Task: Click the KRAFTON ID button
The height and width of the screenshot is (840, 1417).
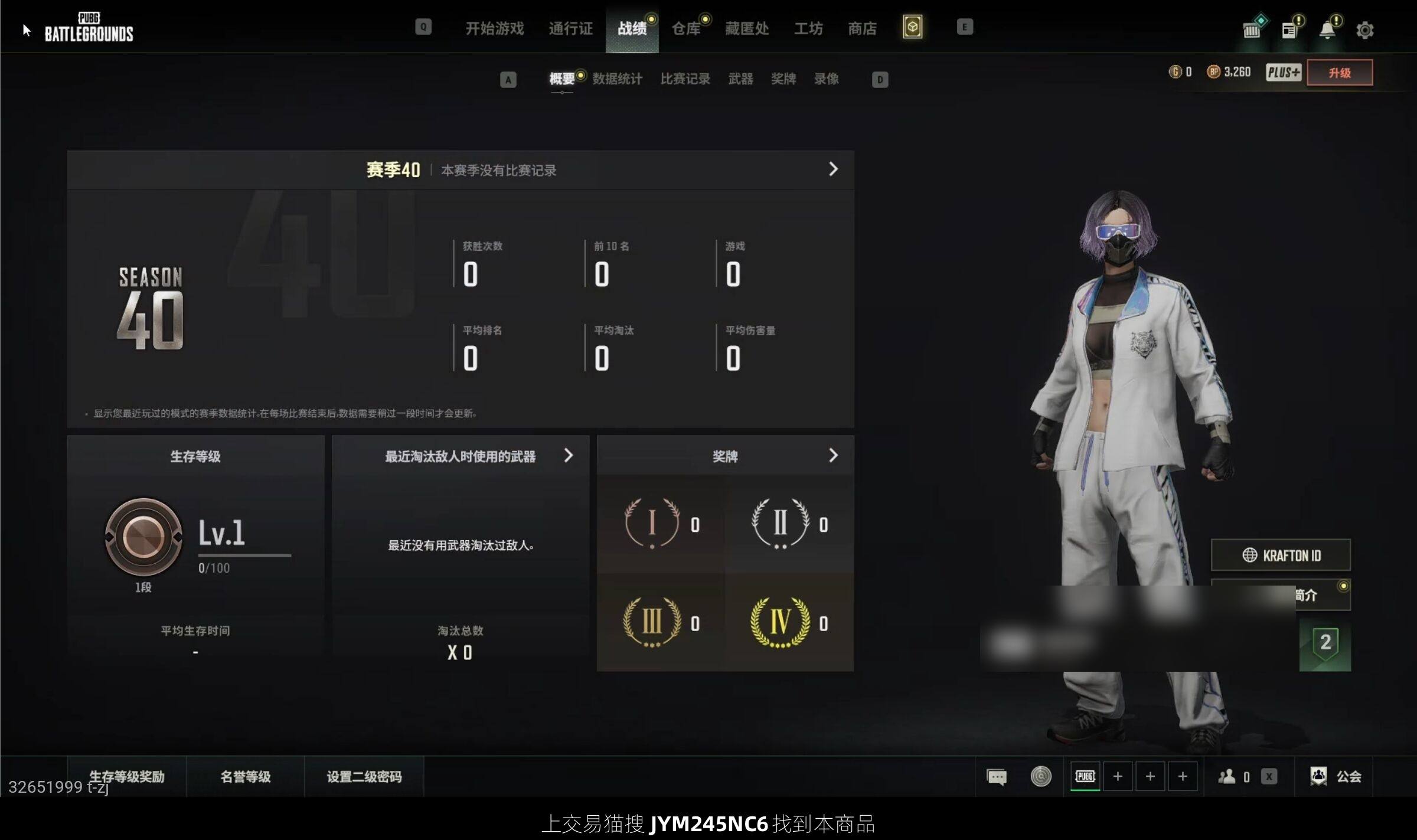Action: coord(1281,555)
